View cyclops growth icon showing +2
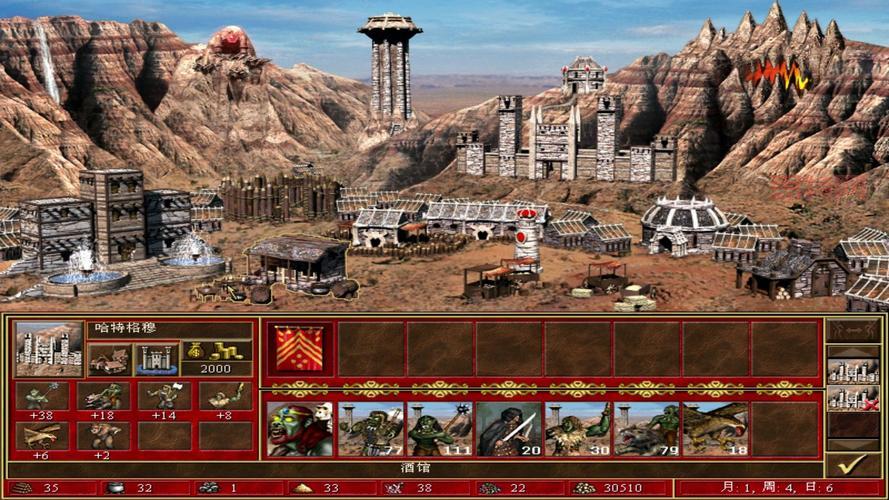Screen dimensions: 889x500 coord(103,435)
